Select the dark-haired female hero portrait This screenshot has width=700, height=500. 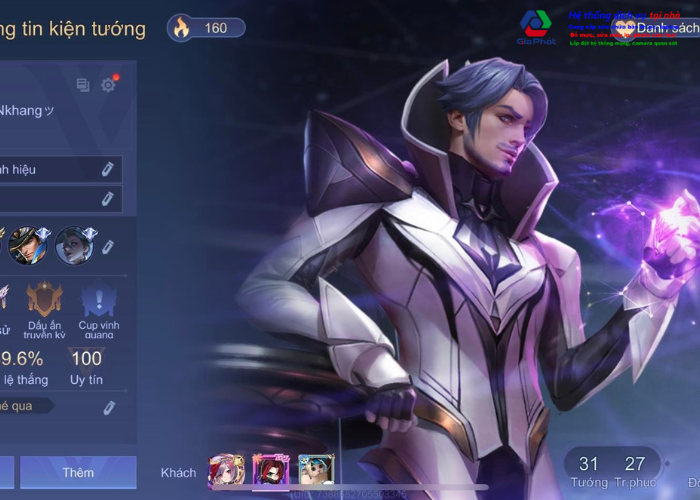(x=74, y=244)
